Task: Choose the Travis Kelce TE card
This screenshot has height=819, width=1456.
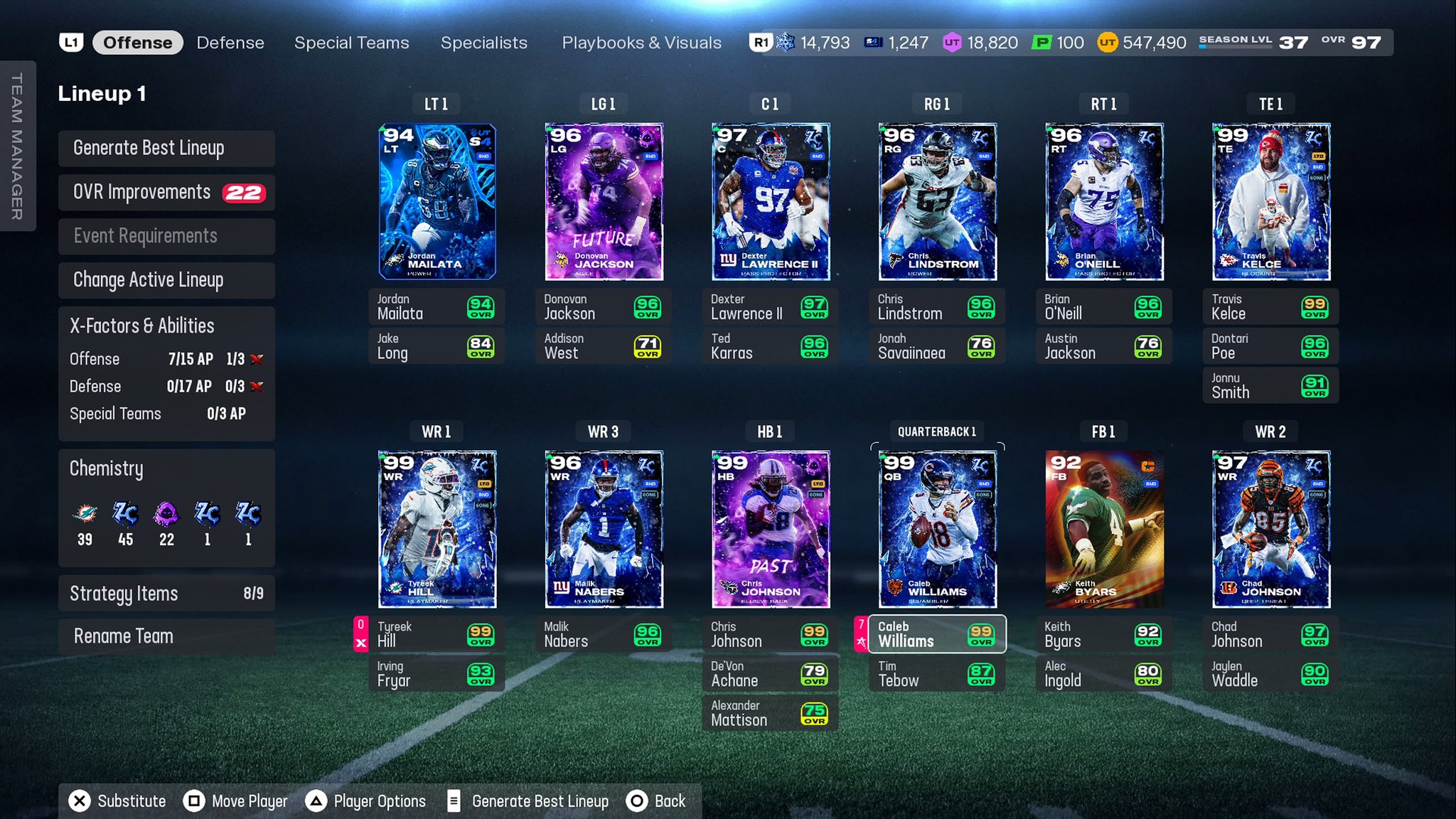Action: [1270, 202]
